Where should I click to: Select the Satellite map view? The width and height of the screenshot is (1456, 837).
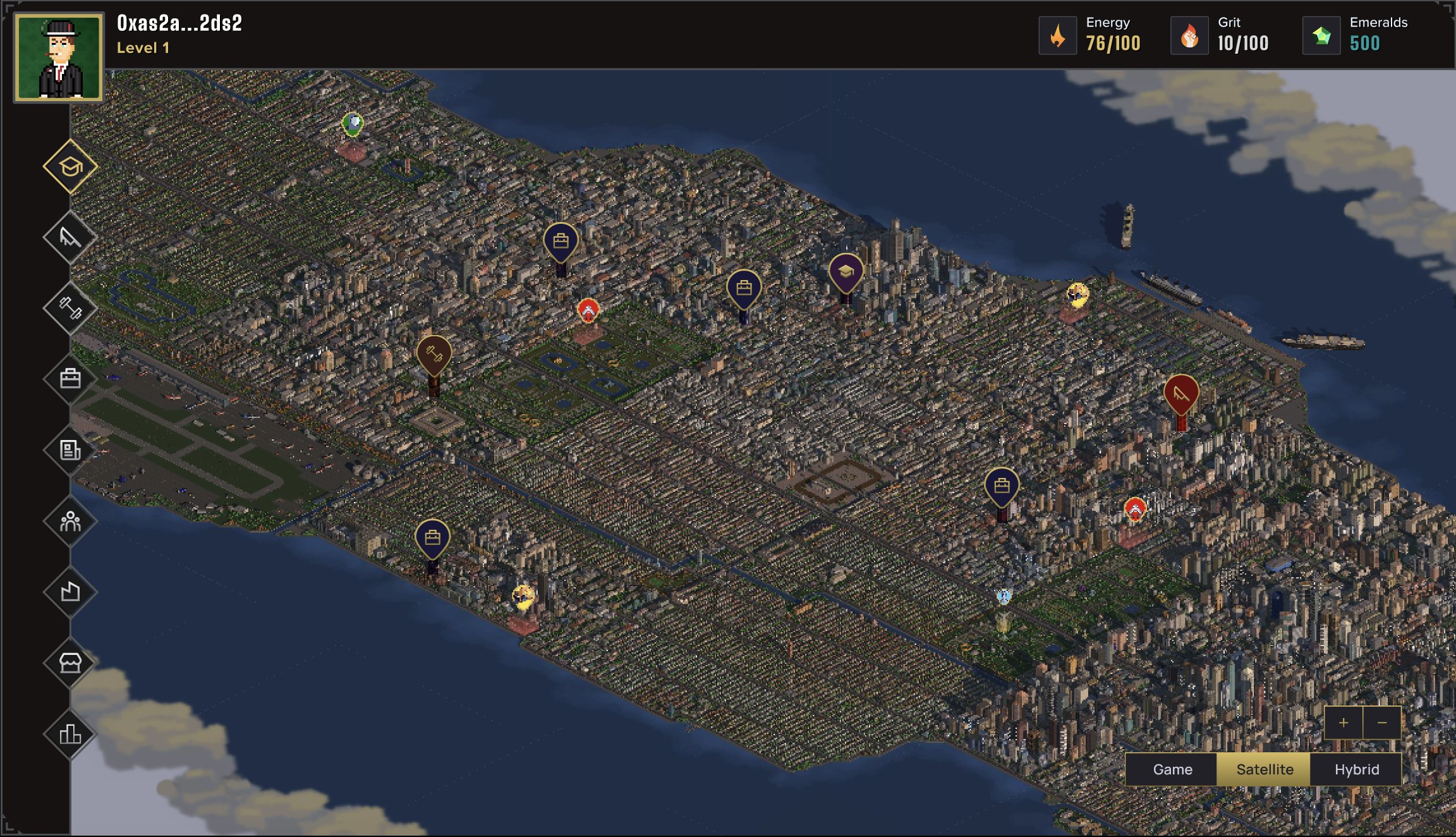1265,769
